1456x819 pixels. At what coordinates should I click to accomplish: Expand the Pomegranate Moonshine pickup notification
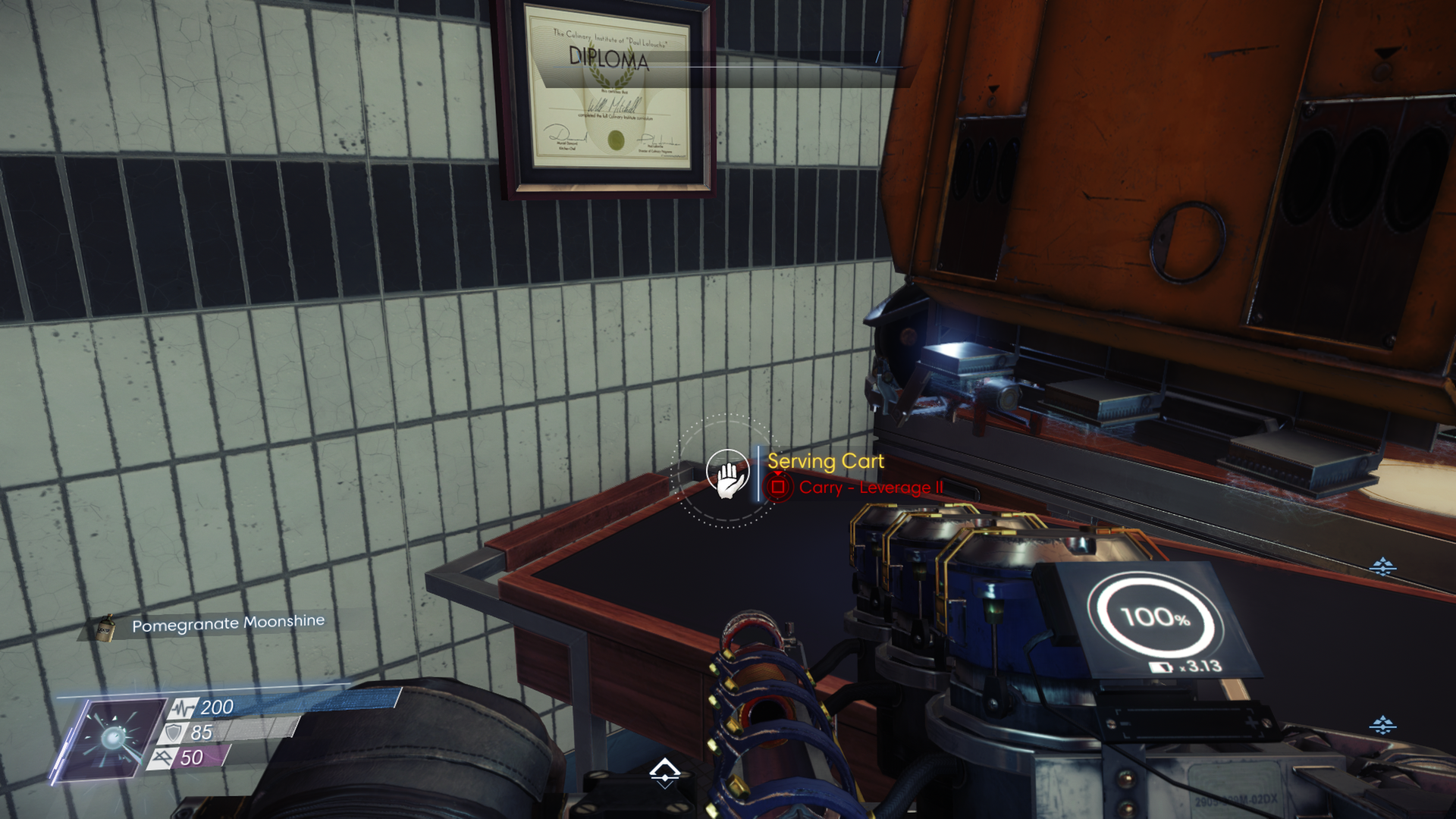pos(228,620)
